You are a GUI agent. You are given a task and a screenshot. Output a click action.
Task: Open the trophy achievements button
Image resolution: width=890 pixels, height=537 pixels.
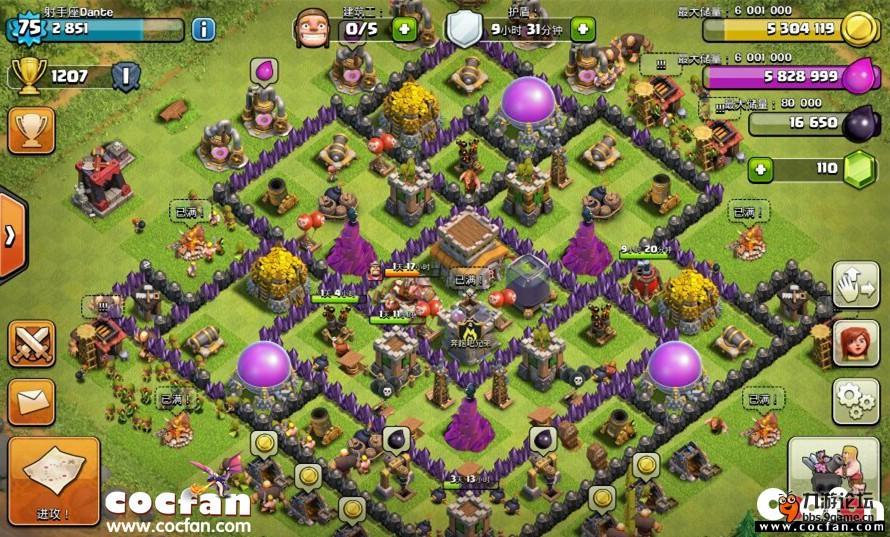coord(31,129)
